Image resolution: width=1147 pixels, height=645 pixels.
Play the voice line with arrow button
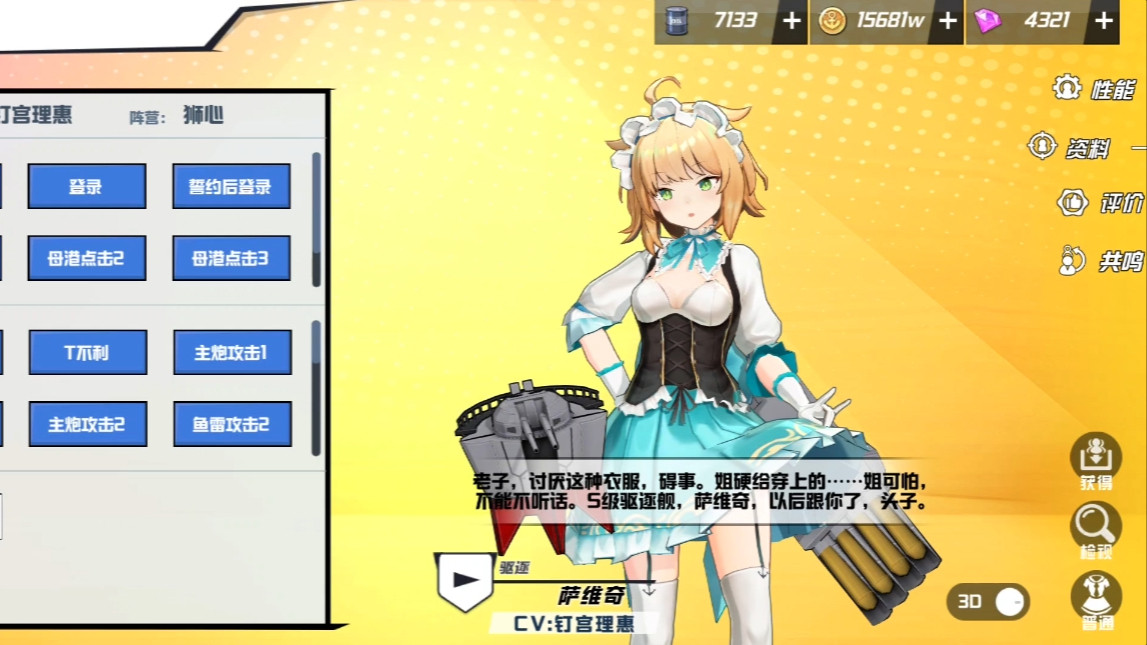point(465,580)
